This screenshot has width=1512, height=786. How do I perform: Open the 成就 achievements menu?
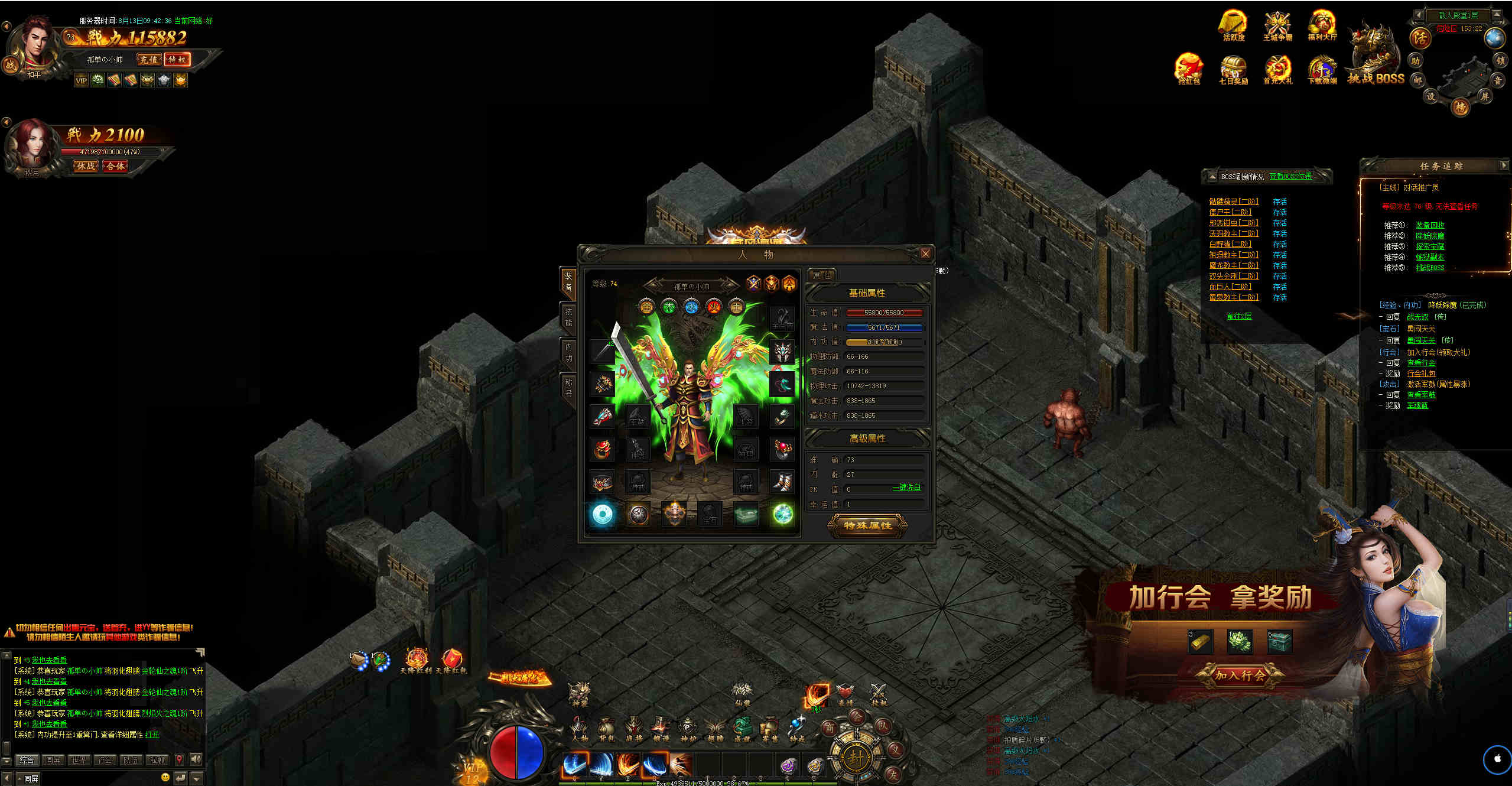point(742,728)
